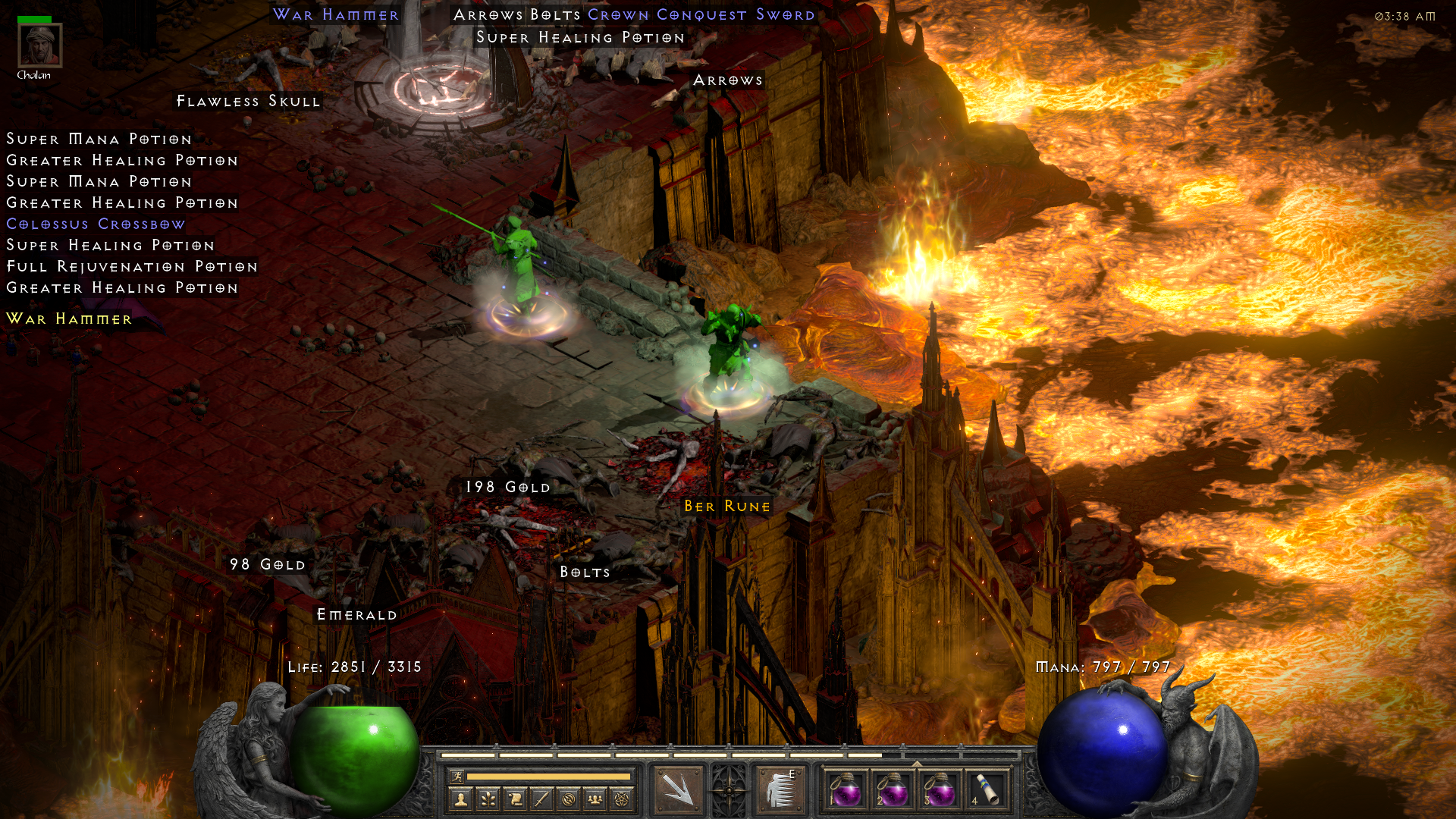Toggle the run/walk button
1456x819 pixels.
(x=457, y=776)
